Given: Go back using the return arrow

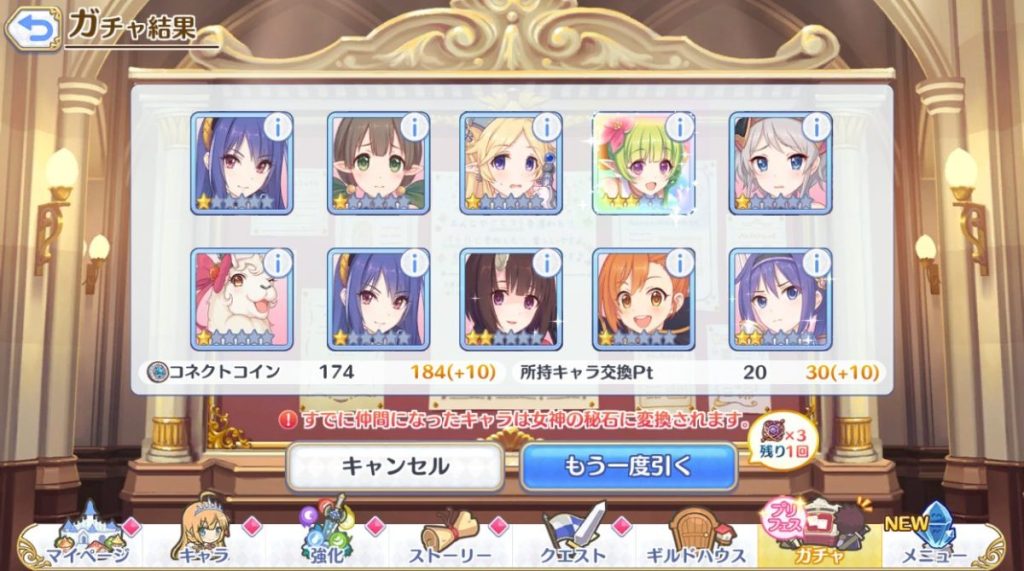Looking at the screenshot, I should [33, 29].
